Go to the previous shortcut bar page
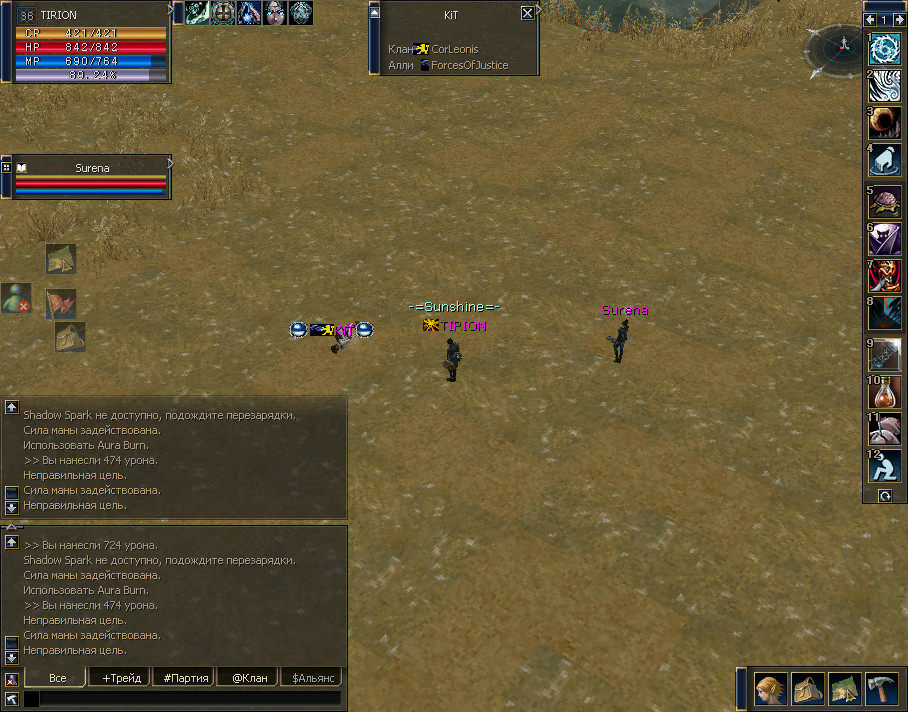The image size is (908, 712). click(x=871, y=20)
